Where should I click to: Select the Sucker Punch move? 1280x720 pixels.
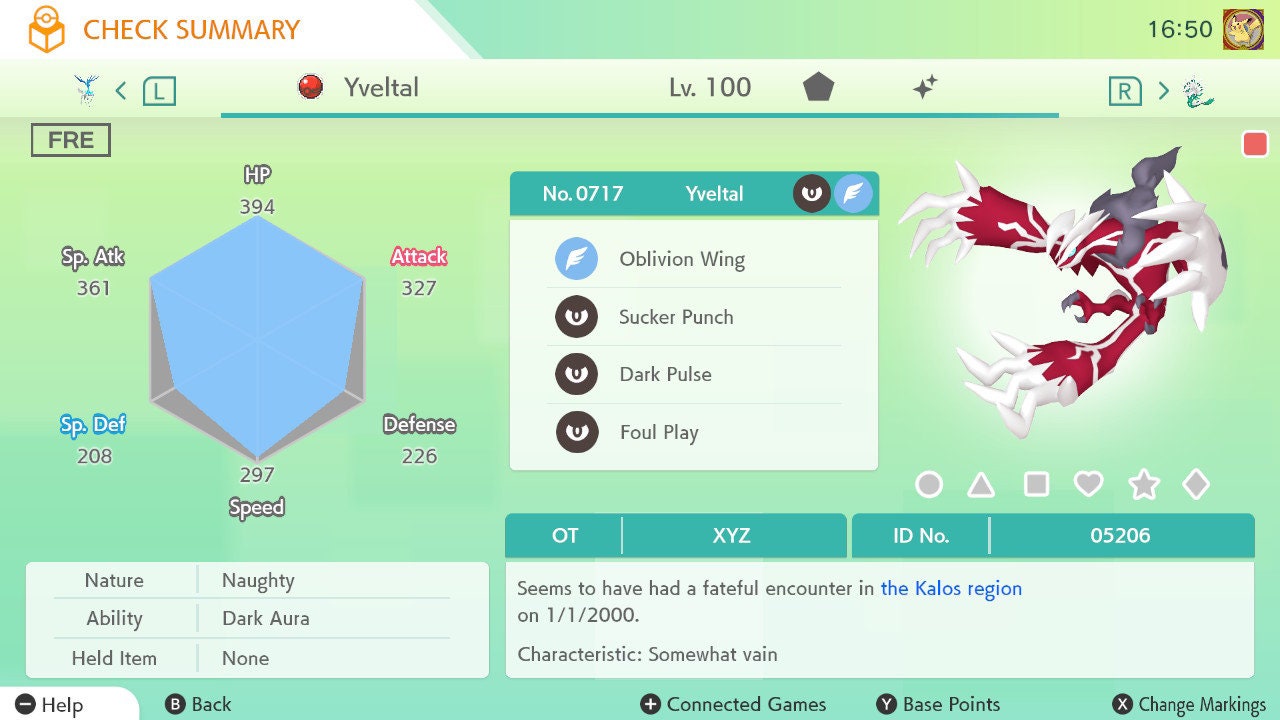tap(676, 317)
